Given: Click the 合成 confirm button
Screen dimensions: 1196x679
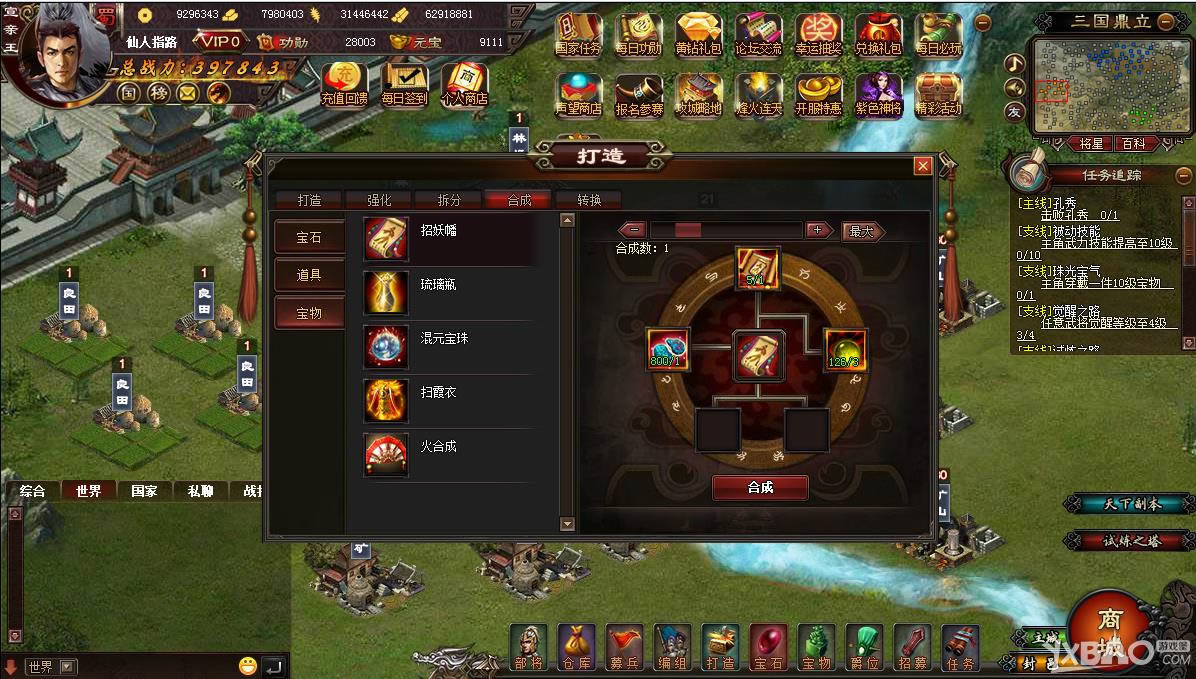Looking at the screenshot, I should tap(760, 487).
